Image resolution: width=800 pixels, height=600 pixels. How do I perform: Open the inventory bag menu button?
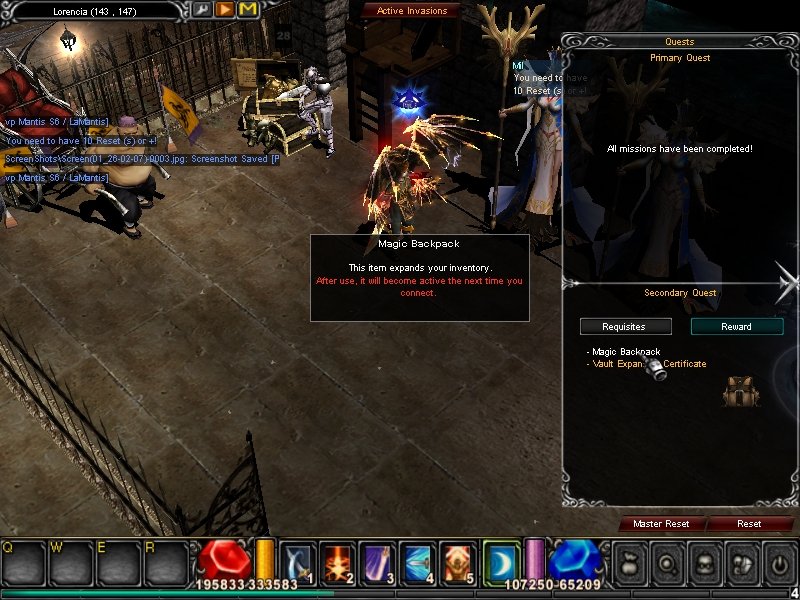[629, 563]
